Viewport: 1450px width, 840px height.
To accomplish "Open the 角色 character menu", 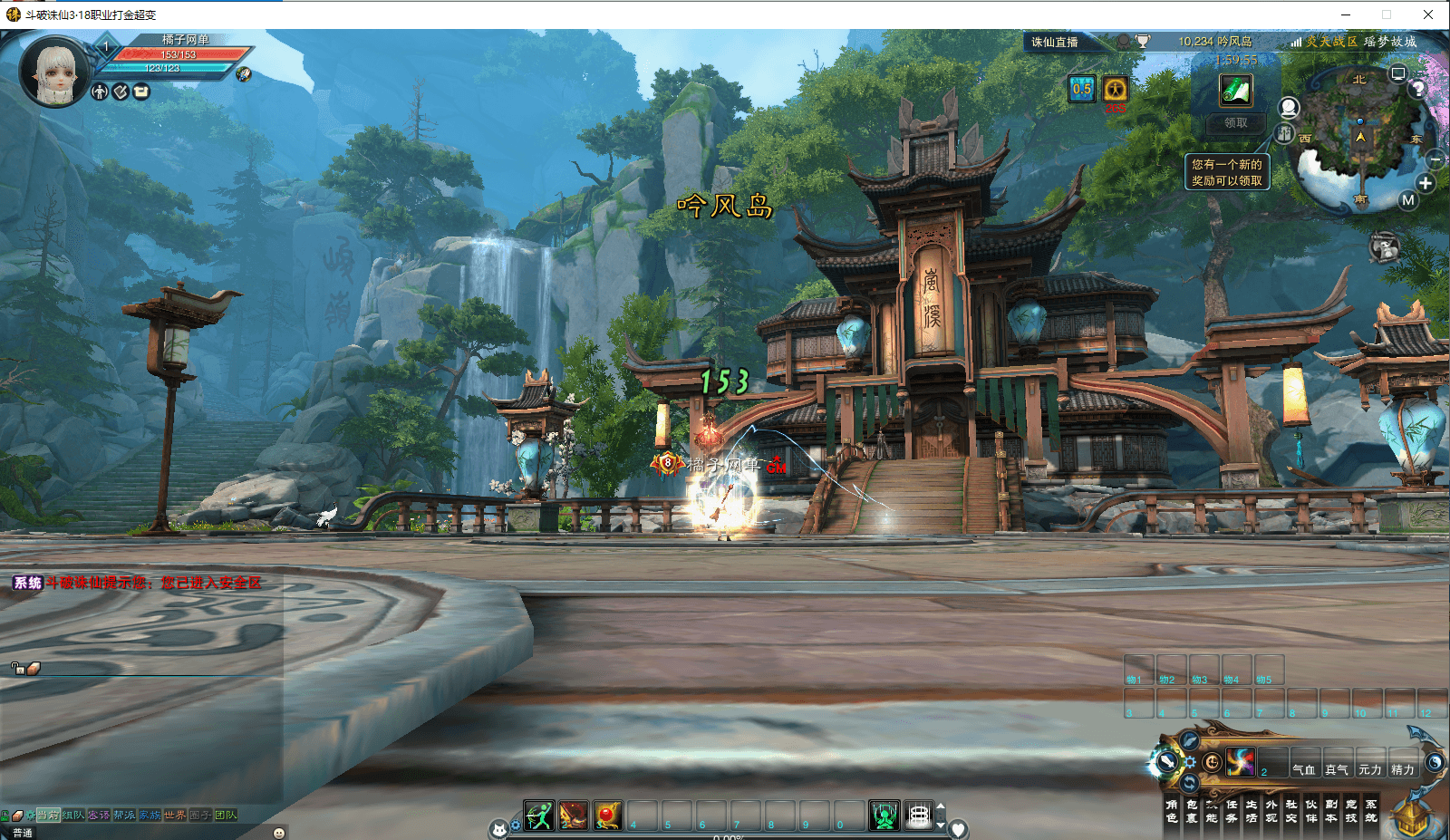I will 1172,811.
